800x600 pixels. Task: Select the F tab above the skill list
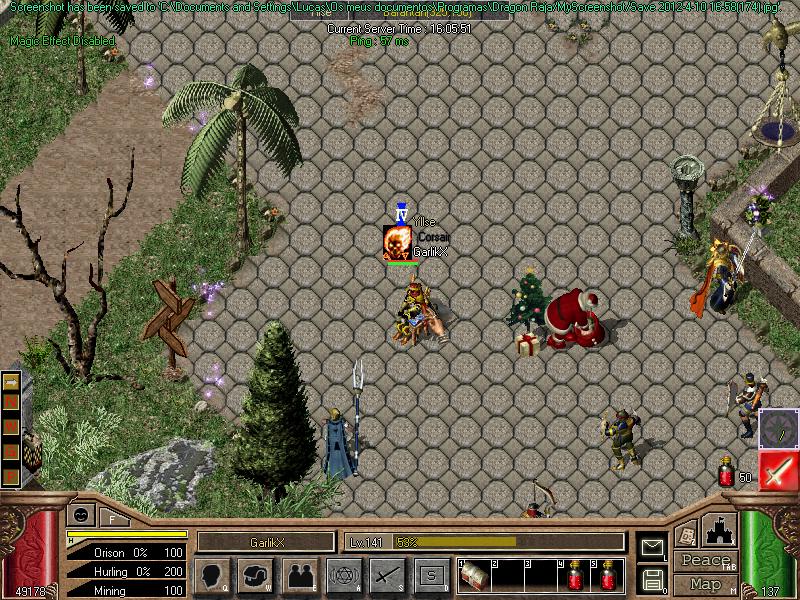112,518
